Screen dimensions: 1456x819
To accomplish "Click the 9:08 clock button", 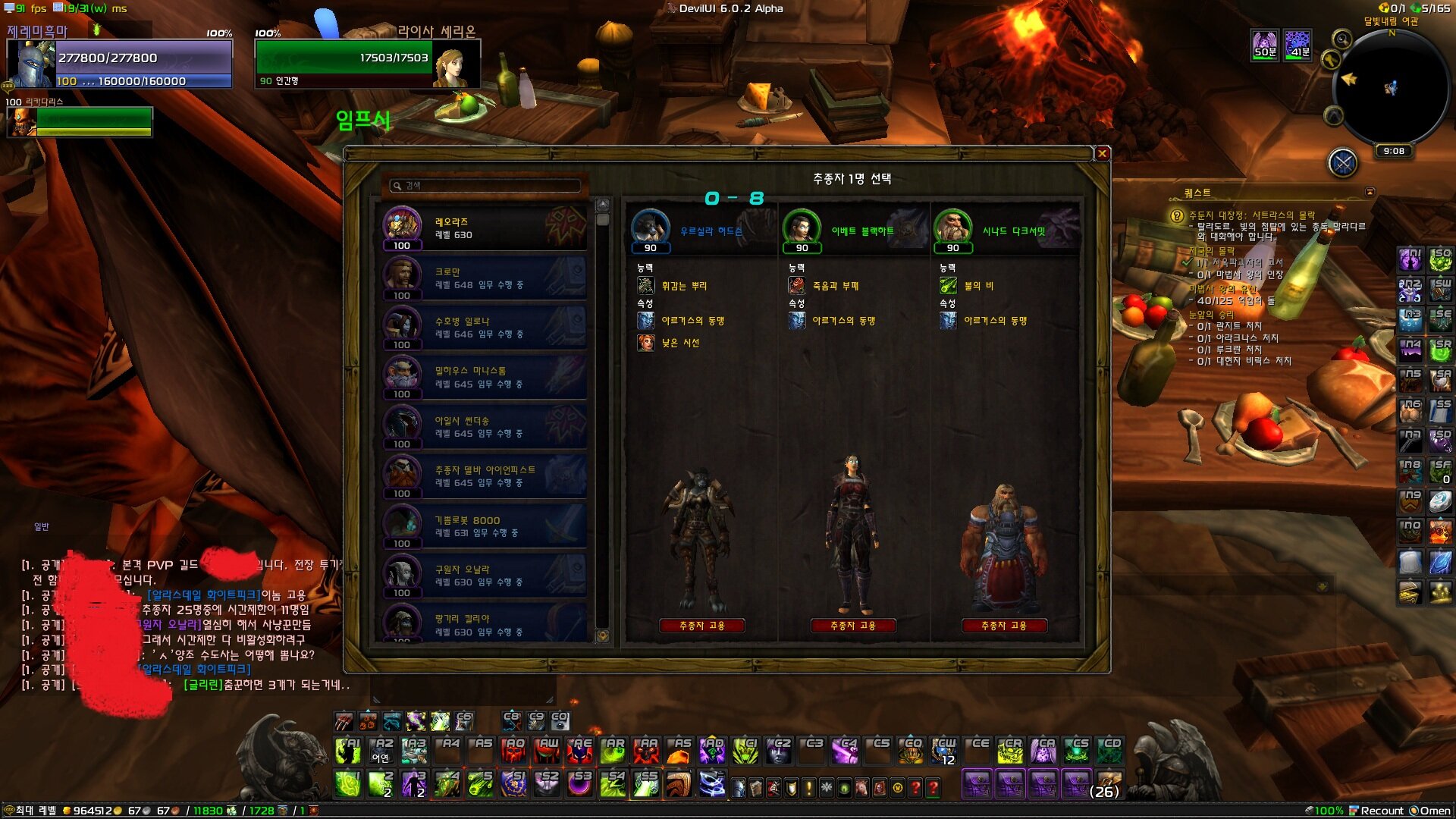I will tap(1394, 151).
